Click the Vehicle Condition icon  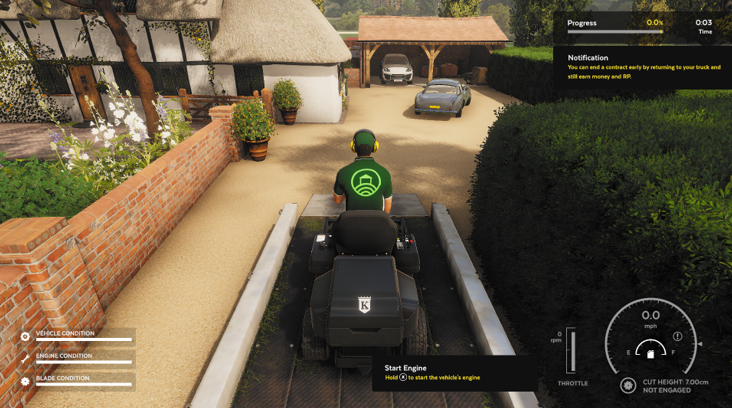(25, 336)
